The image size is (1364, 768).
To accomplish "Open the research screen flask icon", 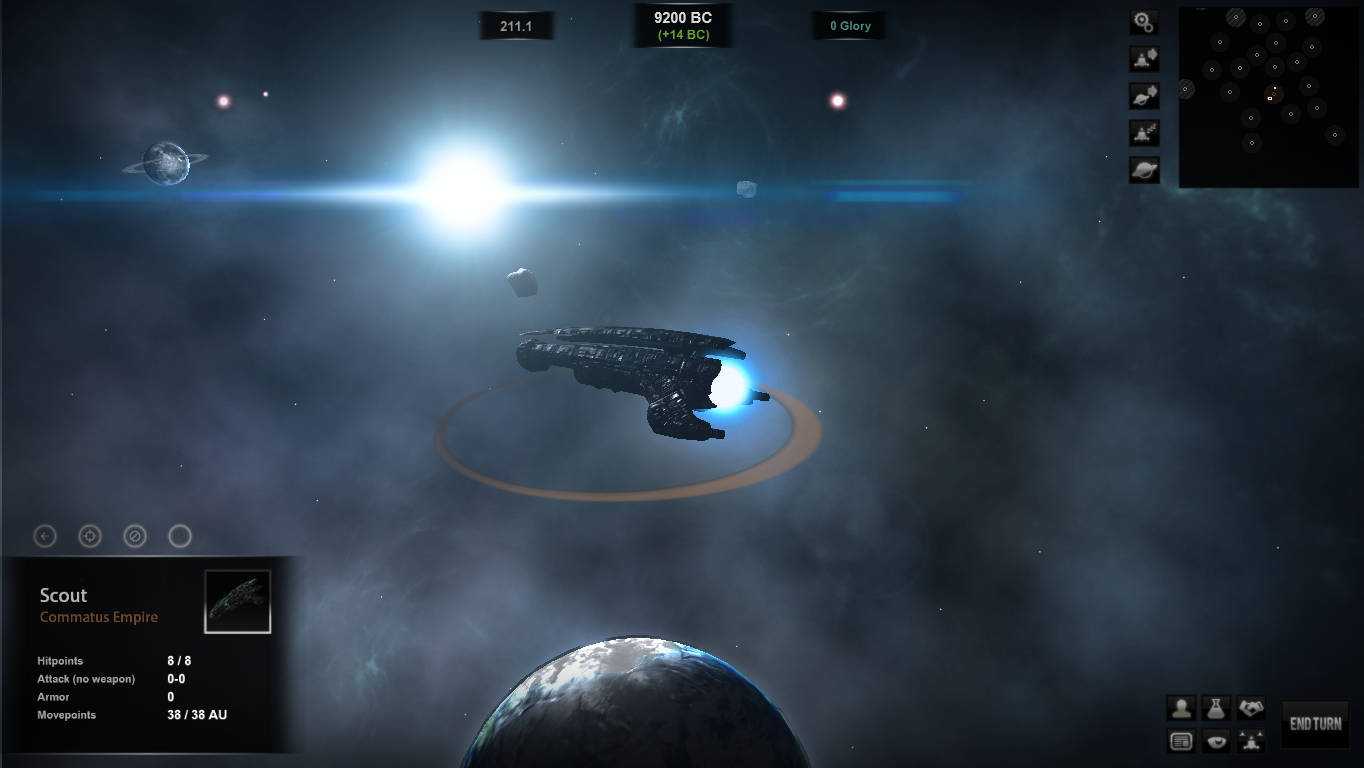I will pyautogui.click(x=1214, y=707).
